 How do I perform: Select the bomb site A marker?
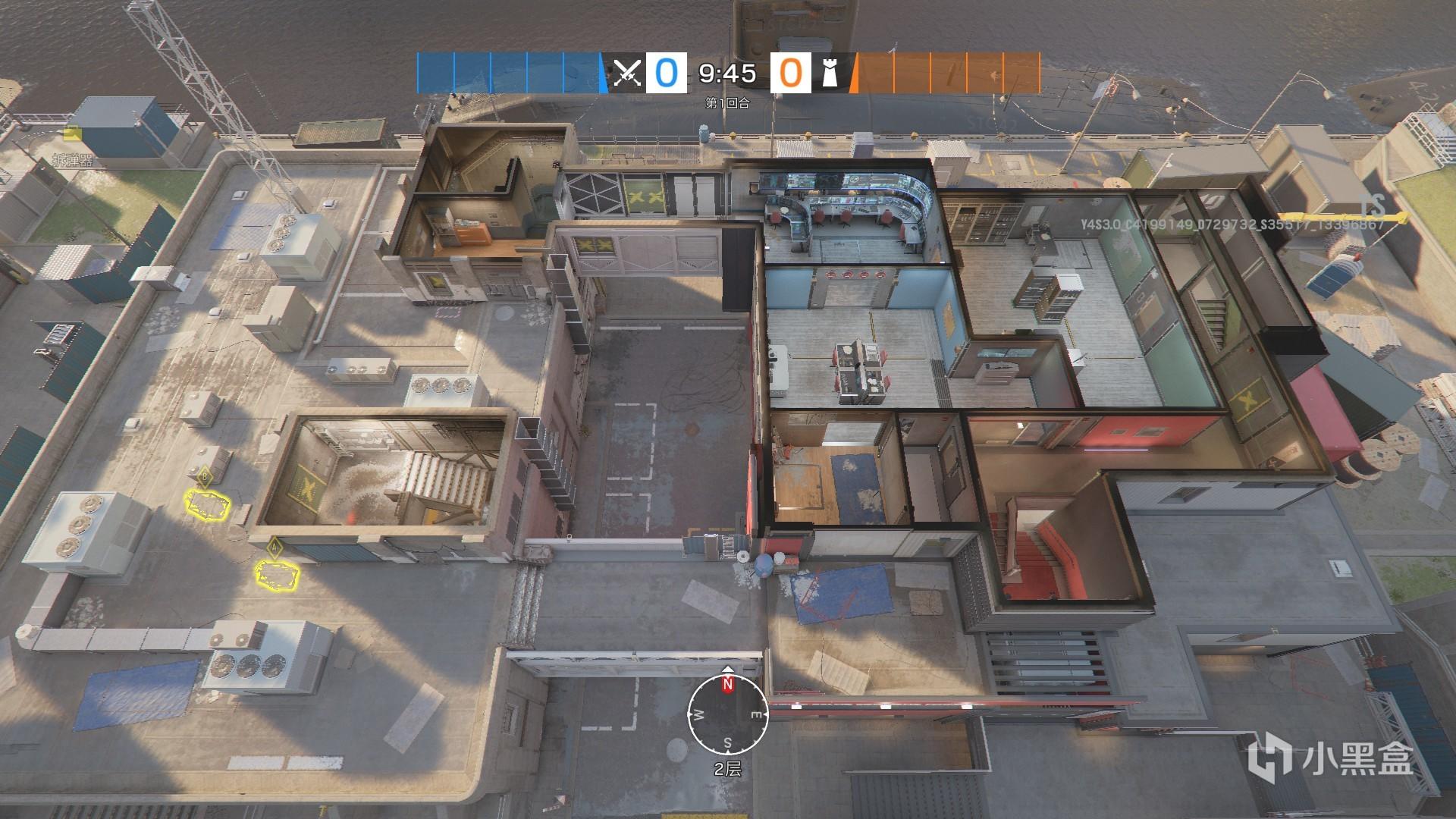pyautogui.click(x=274, y=545)
